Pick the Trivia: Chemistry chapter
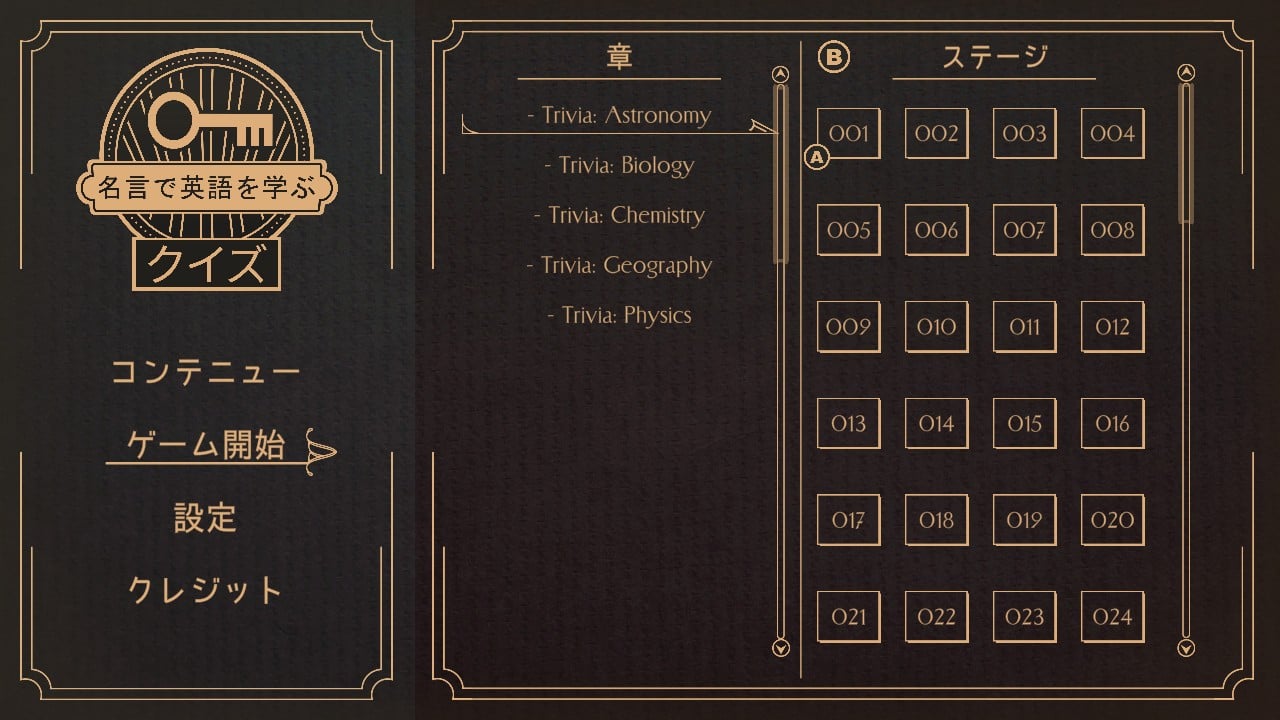This screenshot has width=1280, height=720. point(619,215)
